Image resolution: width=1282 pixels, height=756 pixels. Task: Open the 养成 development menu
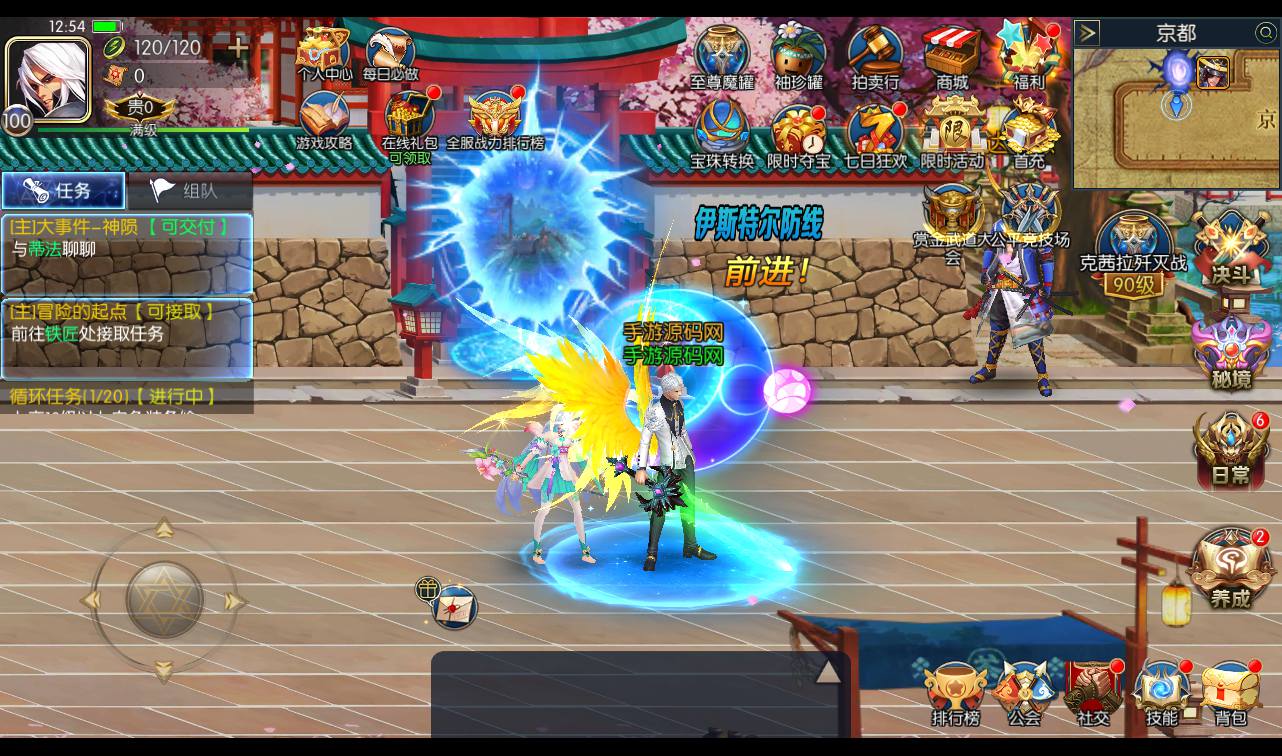coord(1230,570)
